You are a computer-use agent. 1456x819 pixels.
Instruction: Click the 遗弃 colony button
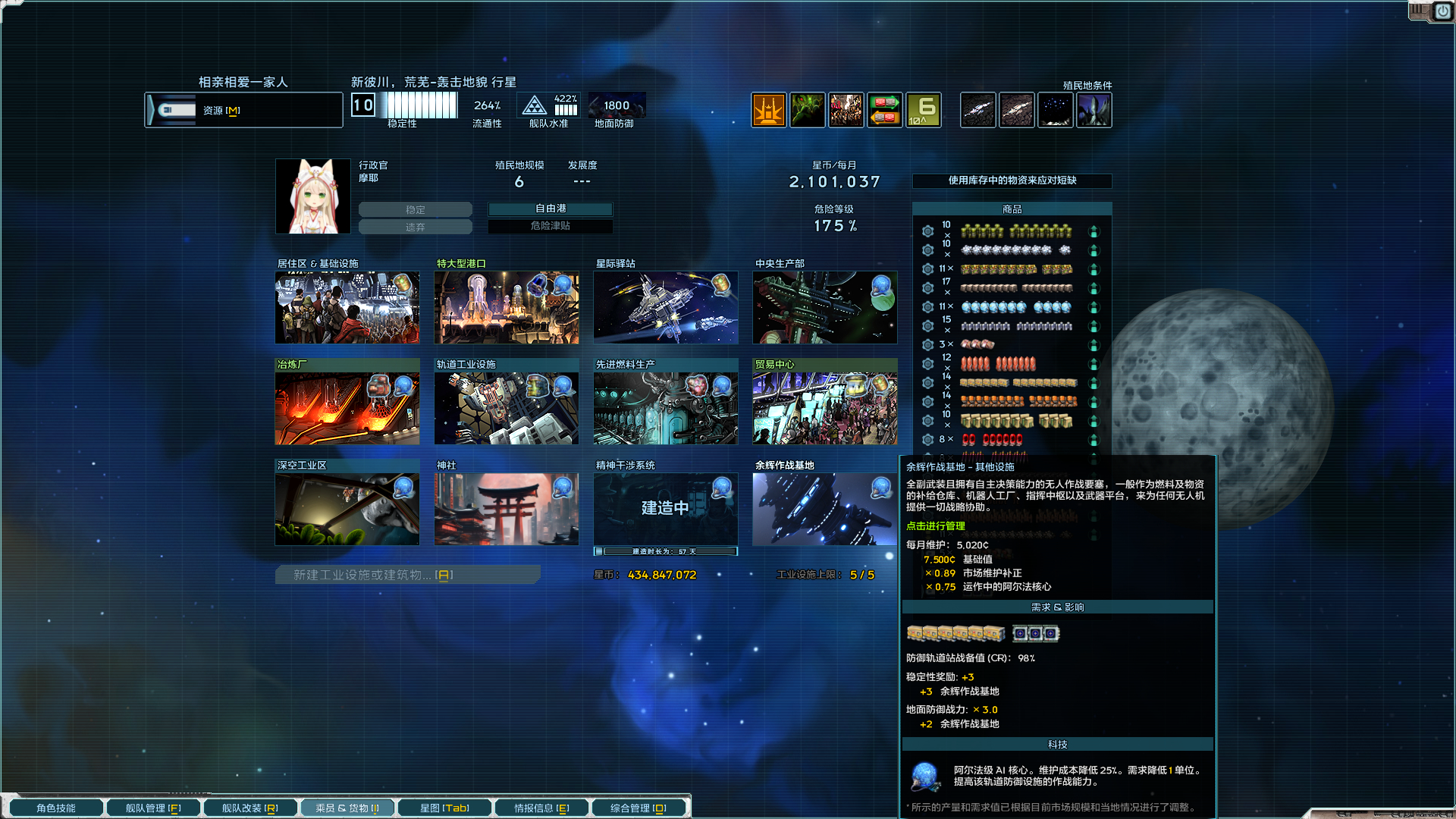coord(416,226)
